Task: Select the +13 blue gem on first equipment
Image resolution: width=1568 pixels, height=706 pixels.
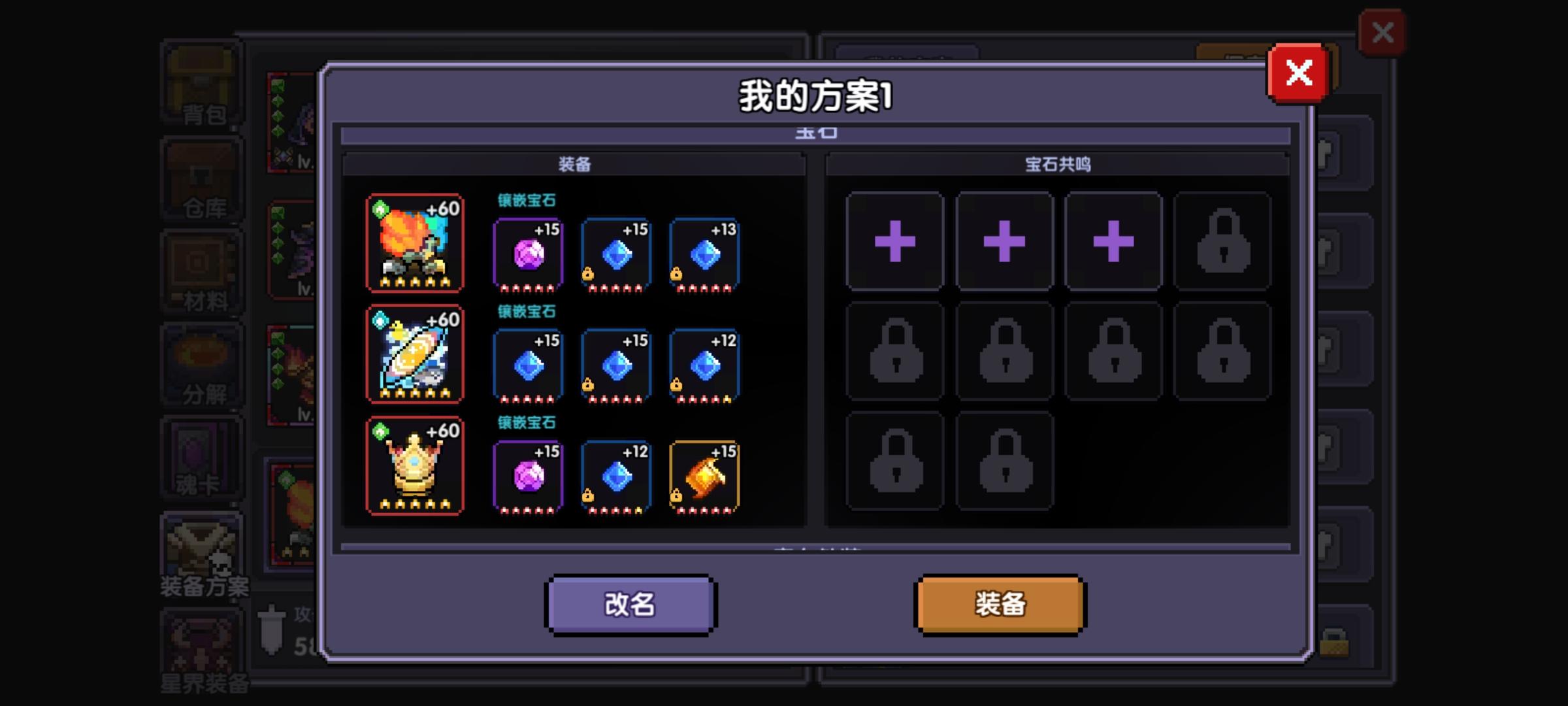Action: (x=704, y=255)
